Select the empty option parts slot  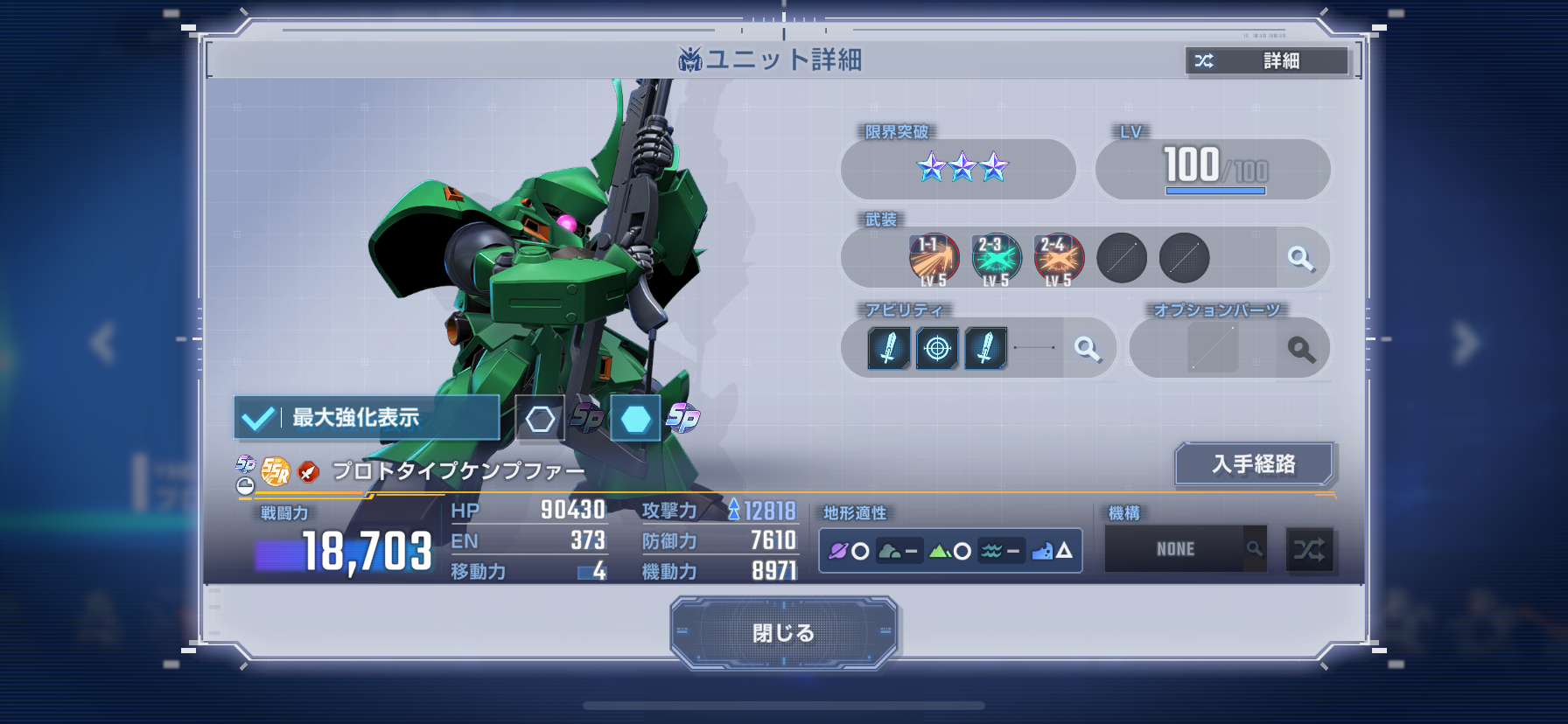[x=1213, y=348]
